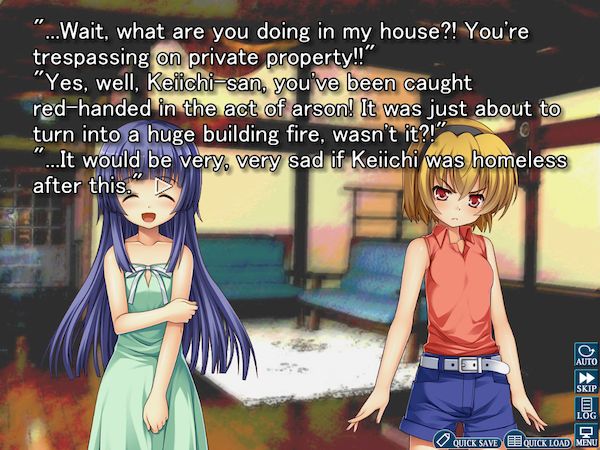Enable Auto text advance mode
Image resolution: width=600 pixels, height=450 pixels.
[x=586, y=355]
